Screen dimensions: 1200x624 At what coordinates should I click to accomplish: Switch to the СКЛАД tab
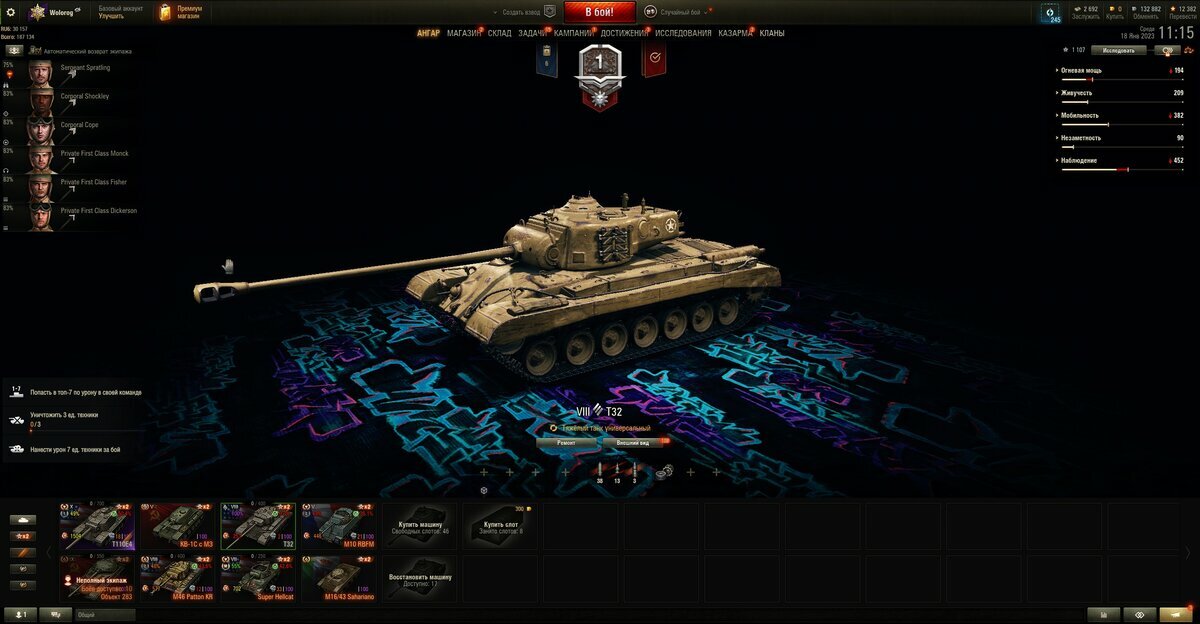pyautogui.click(x=500, y=33)
